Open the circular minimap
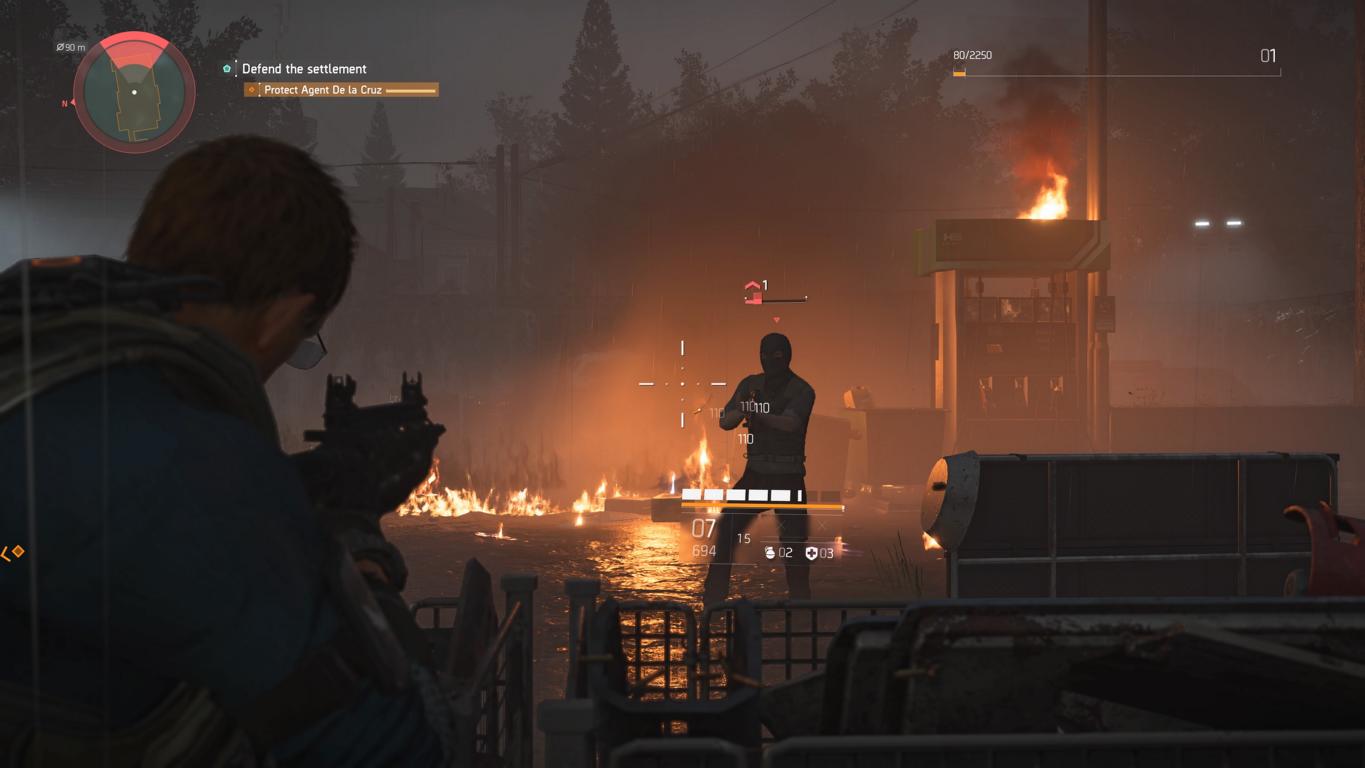 [x=134, y=92]
